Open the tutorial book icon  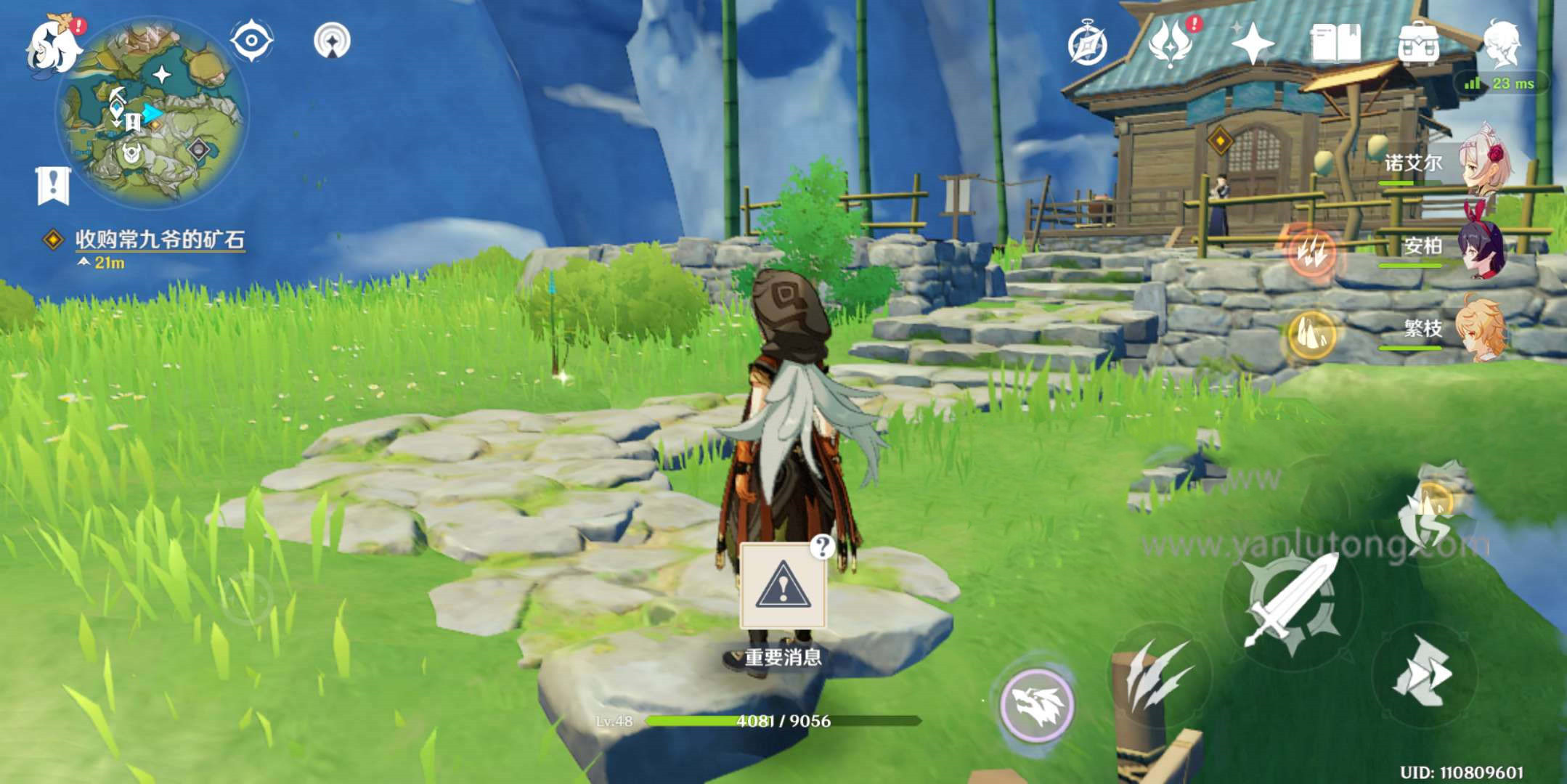(1335, 44)
